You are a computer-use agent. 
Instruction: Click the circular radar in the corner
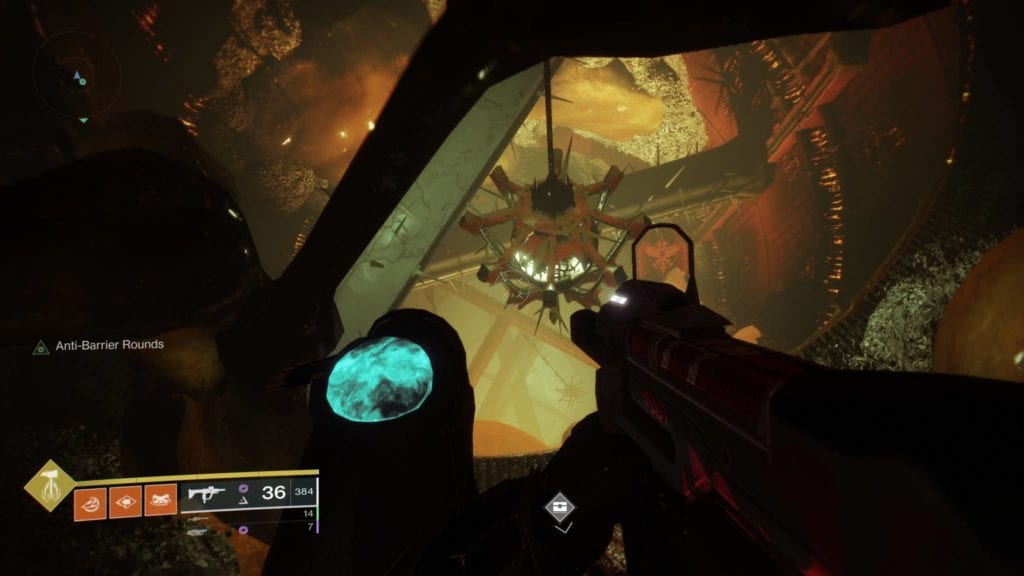pos(76,75)
